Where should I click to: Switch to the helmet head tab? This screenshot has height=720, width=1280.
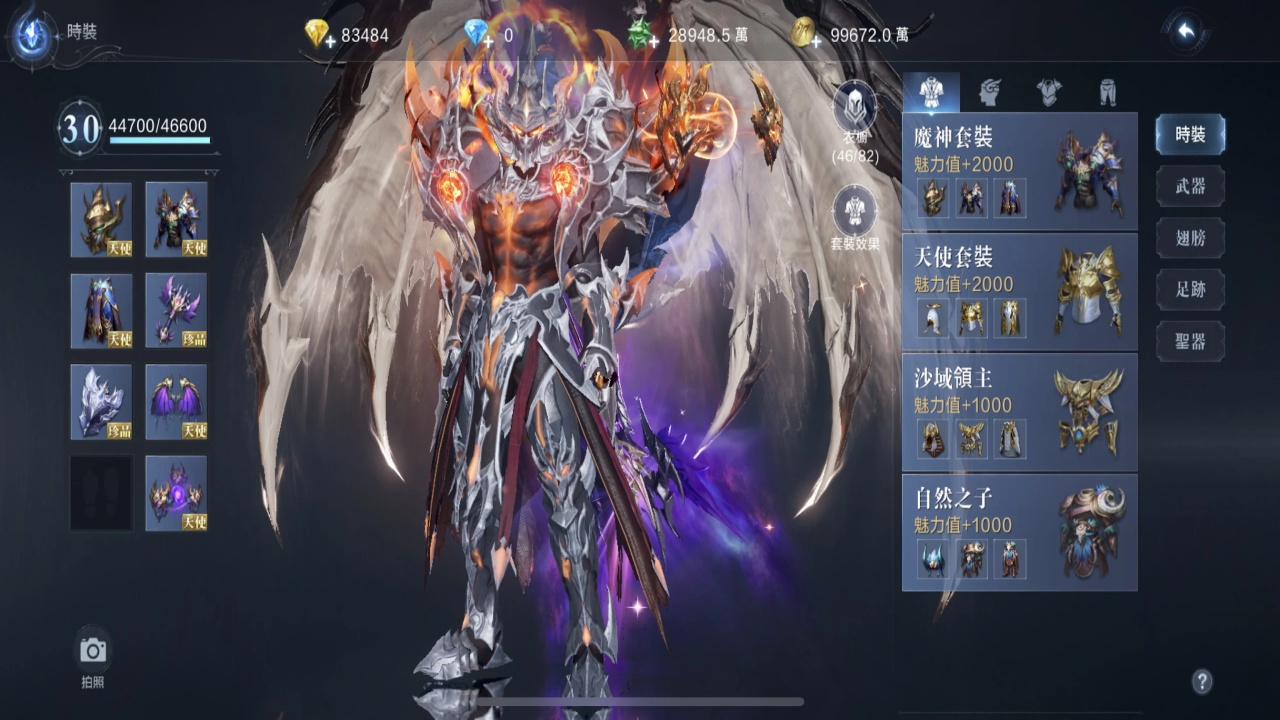point(990,92)
